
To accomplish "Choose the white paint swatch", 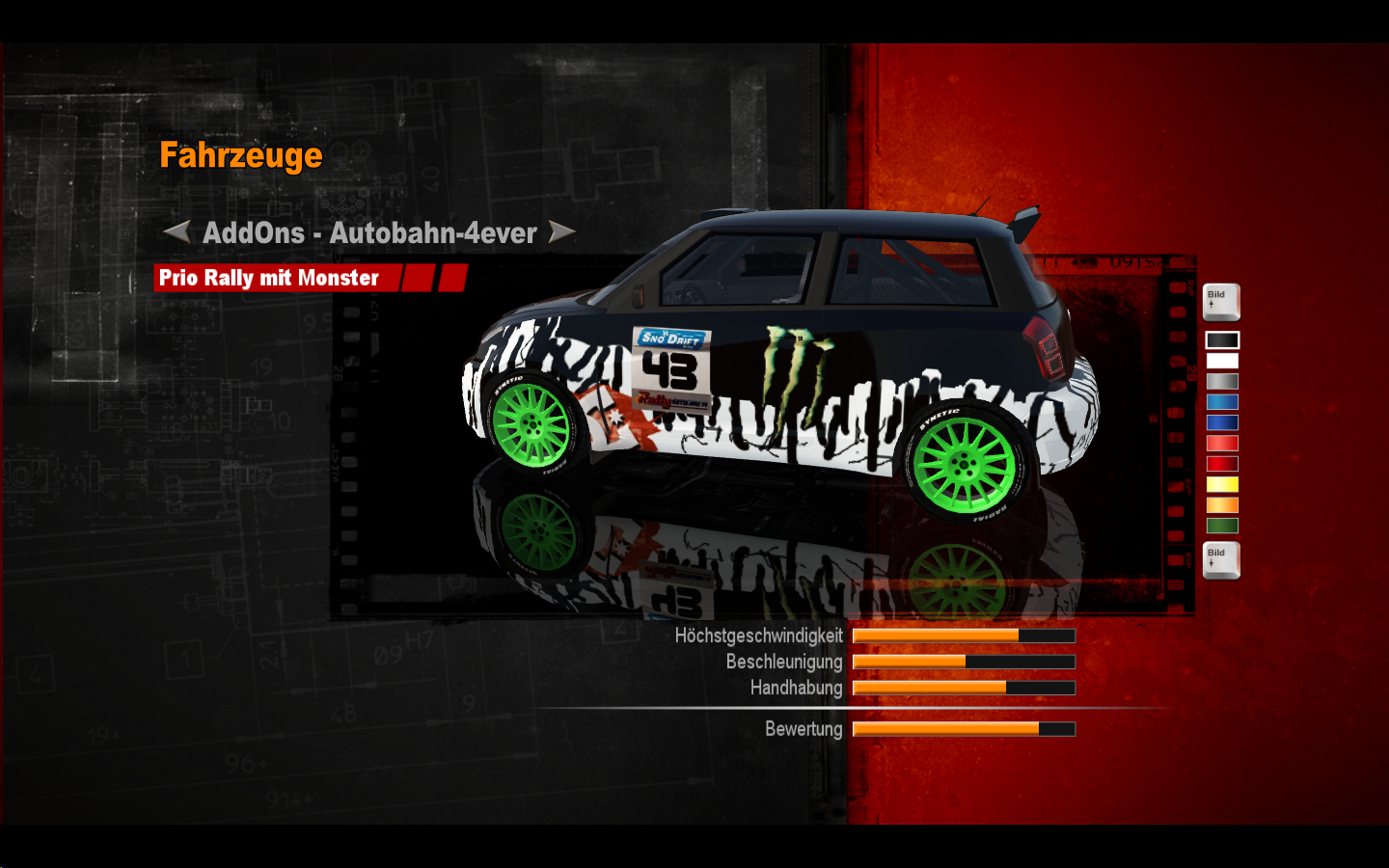I will pos(1222,361).
